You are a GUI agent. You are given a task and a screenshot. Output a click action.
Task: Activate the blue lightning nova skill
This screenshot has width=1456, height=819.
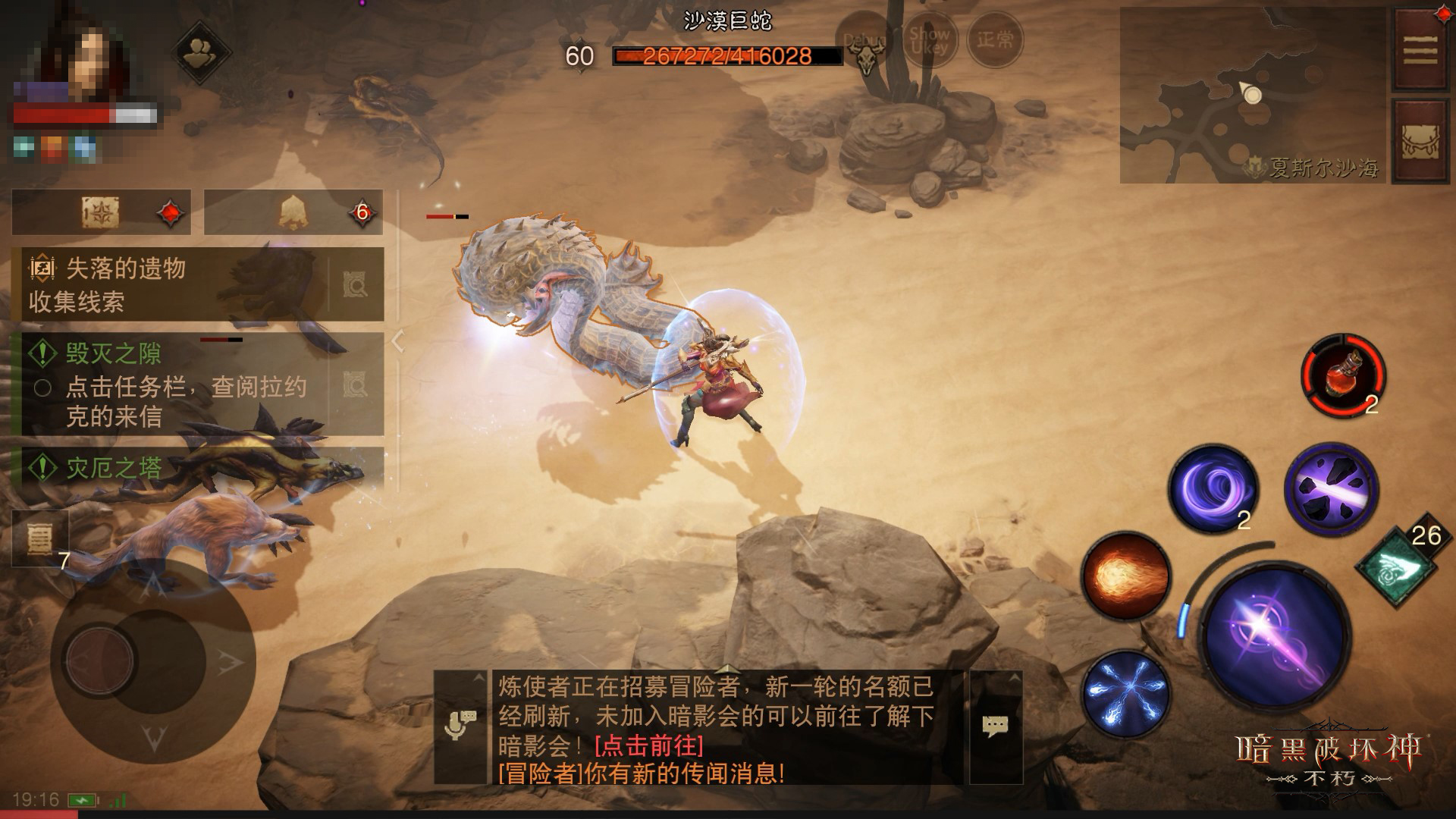coord(1125,692)
